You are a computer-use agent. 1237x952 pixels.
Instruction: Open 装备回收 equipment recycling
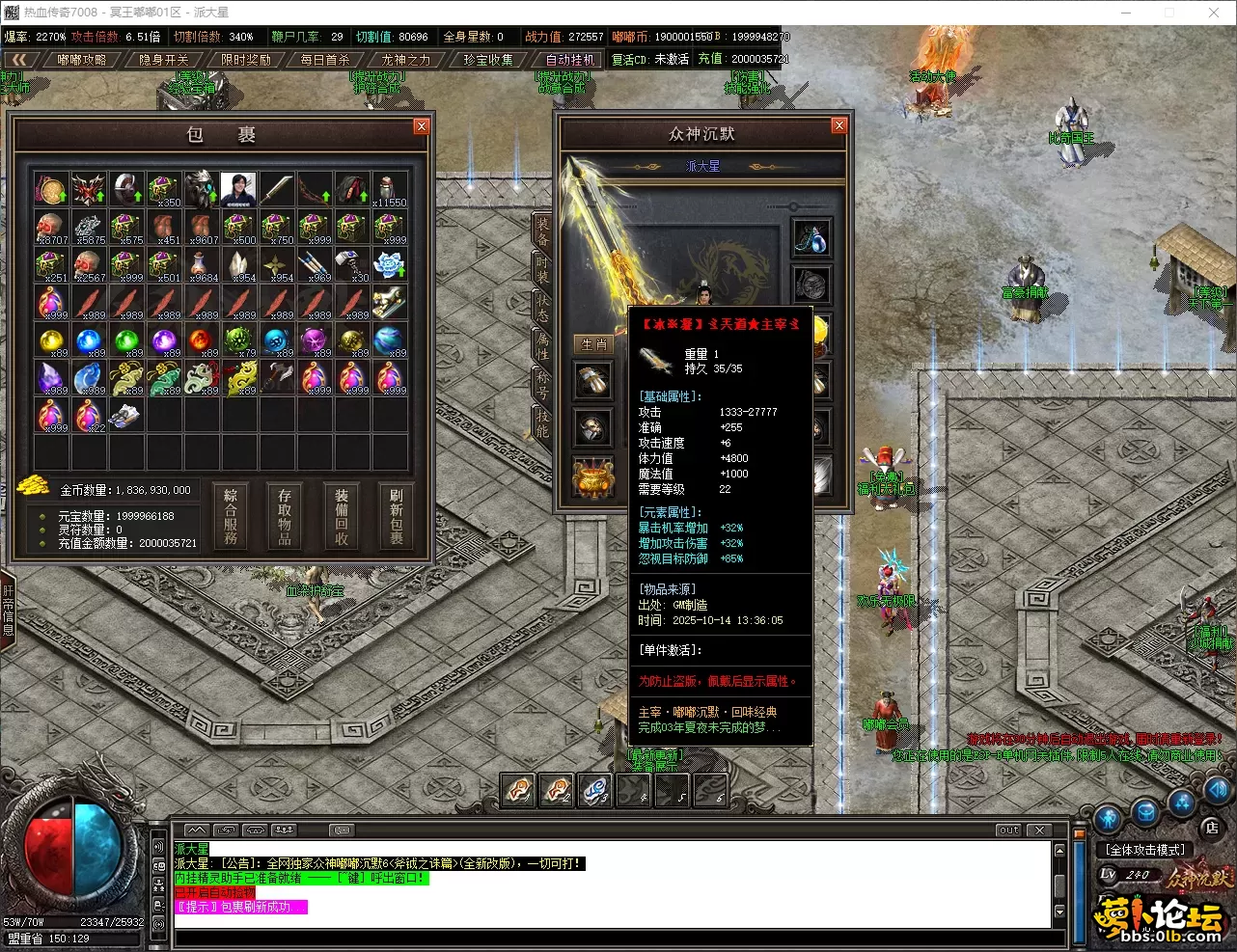point(341,516)
